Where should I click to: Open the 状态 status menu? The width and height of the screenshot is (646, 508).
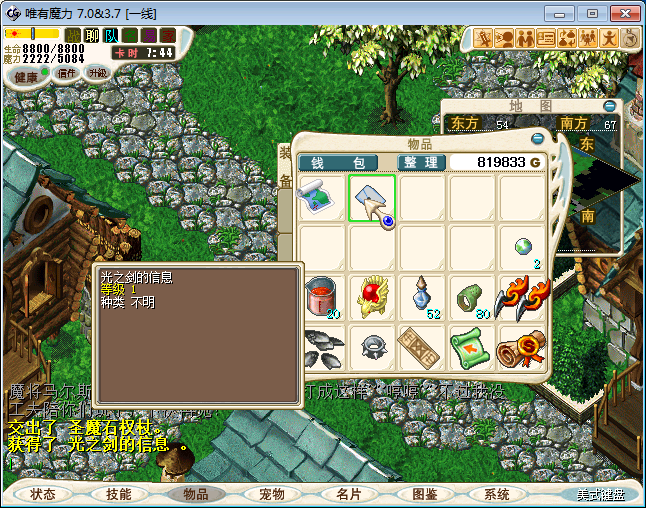tap(43, 494)
